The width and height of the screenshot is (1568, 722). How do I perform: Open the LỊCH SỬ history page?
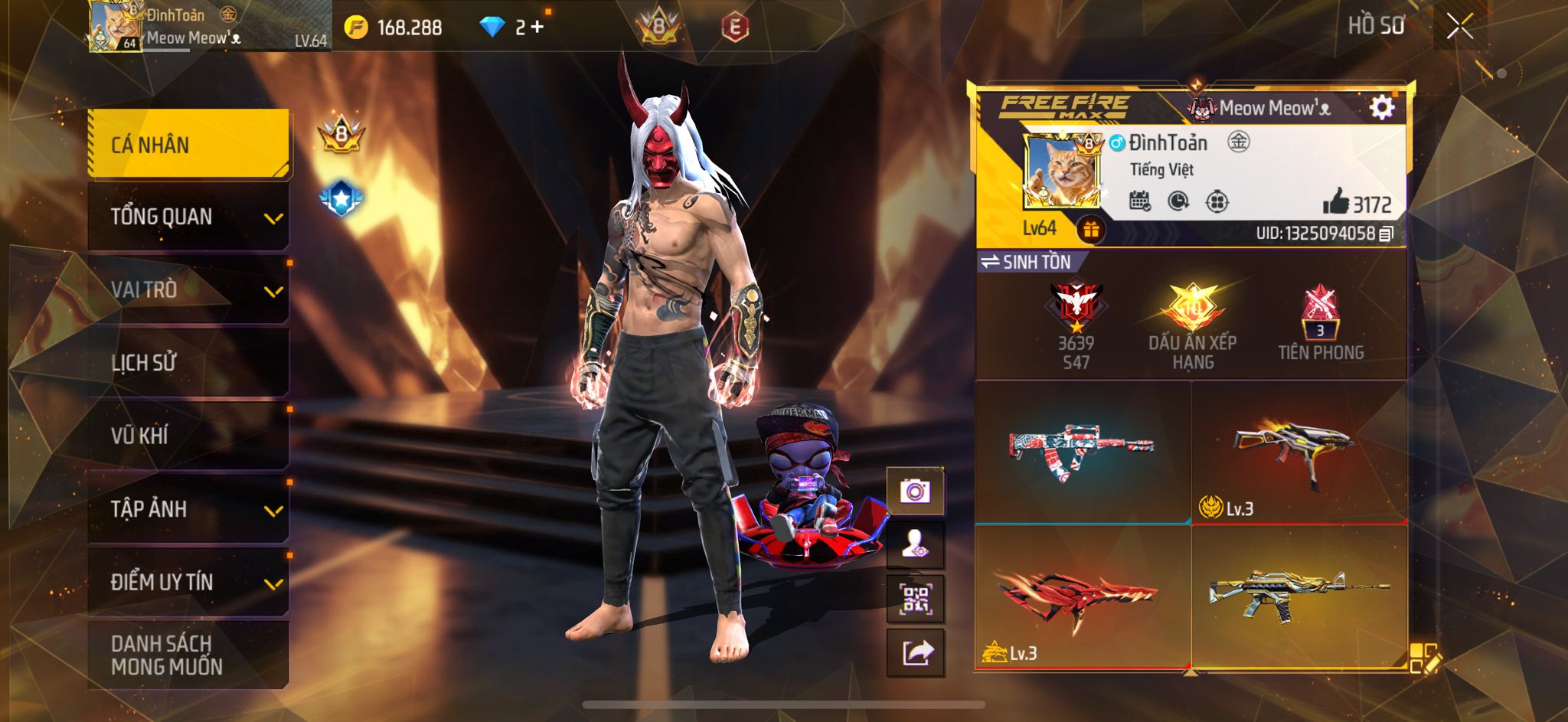pyautogui.click(x=188, y=362)
